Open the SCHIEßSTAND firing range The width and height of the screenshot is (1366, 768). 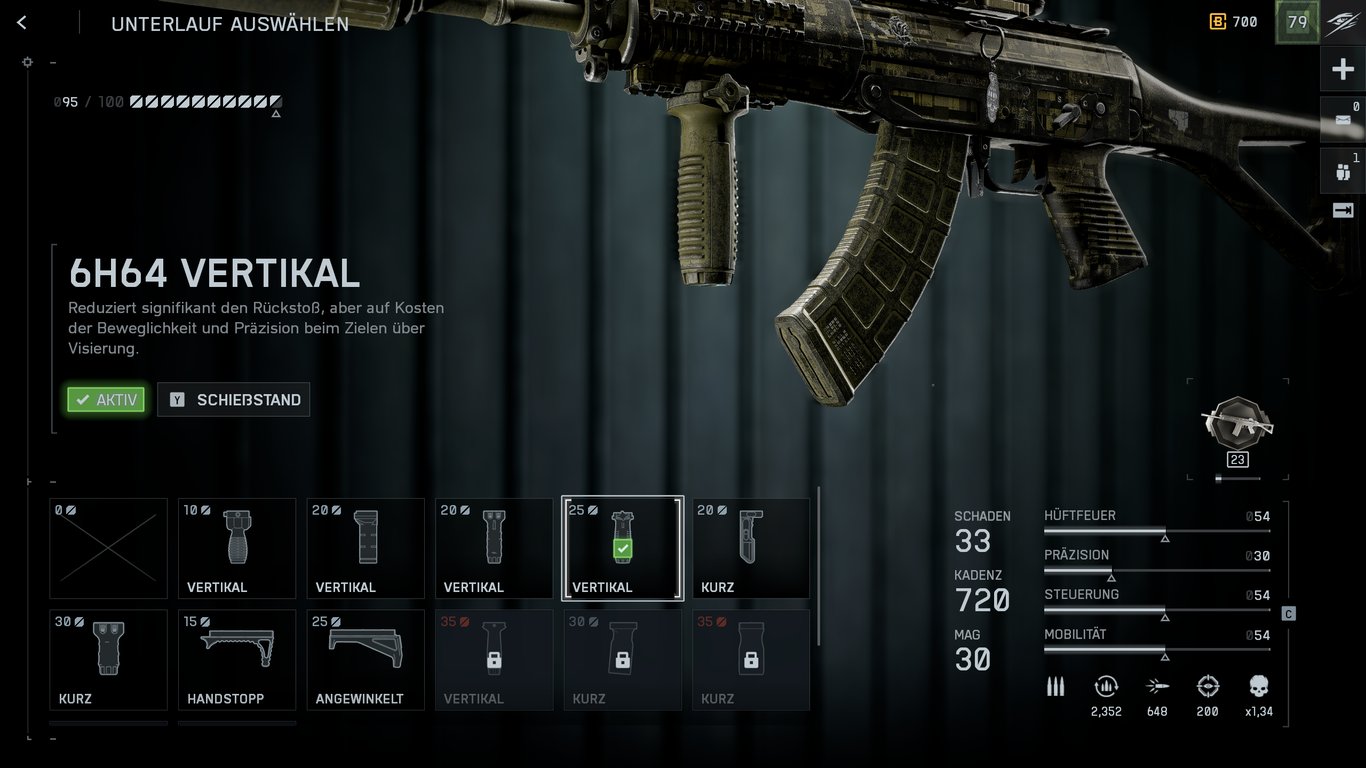point(233,399)
